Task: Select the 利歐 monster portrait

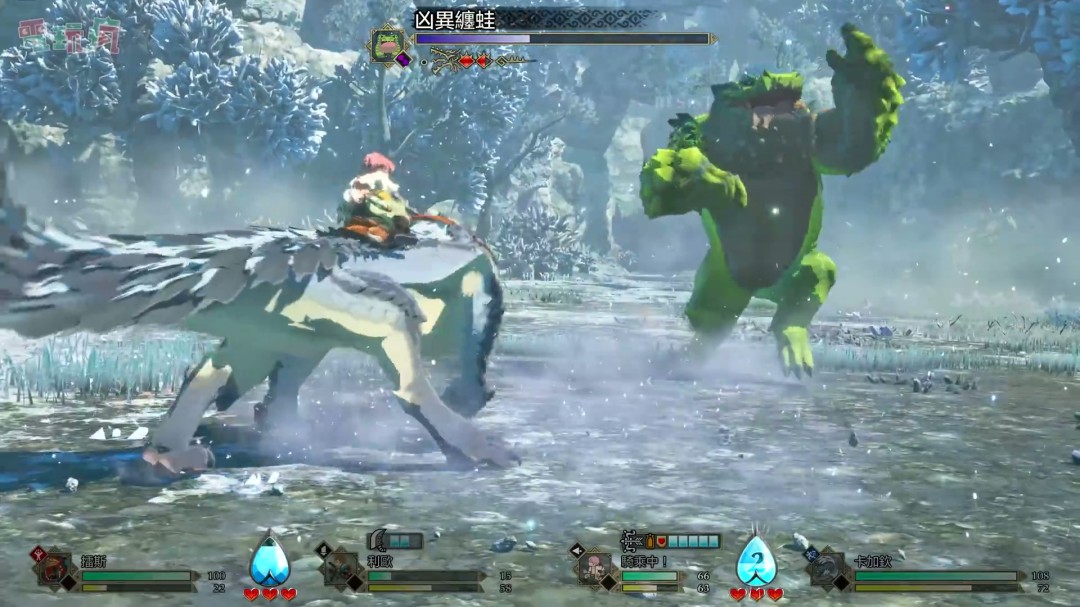Action: tap(341, 569)
